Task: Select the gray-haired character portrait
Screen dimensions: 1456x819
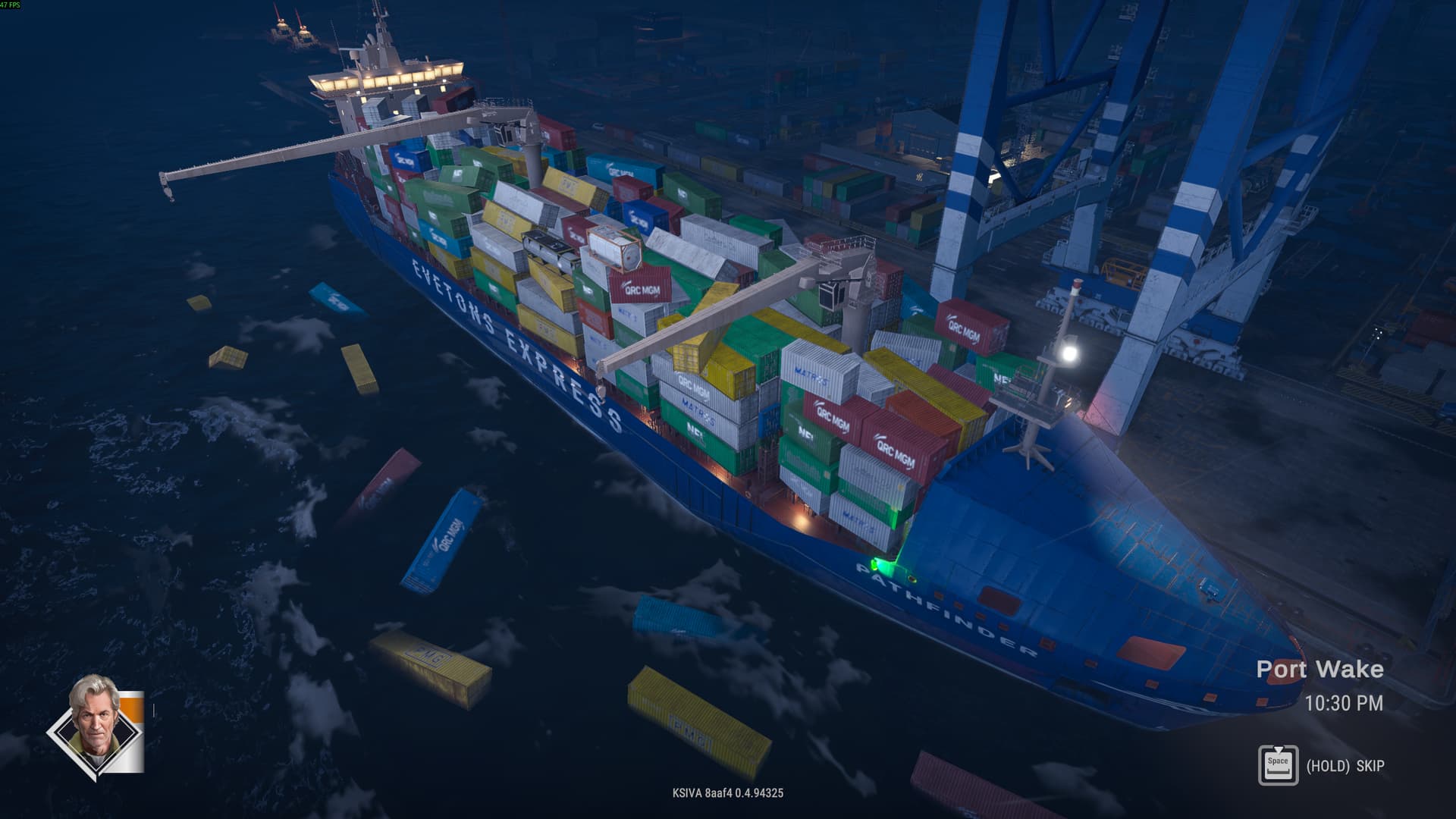Action: (95, 726)
